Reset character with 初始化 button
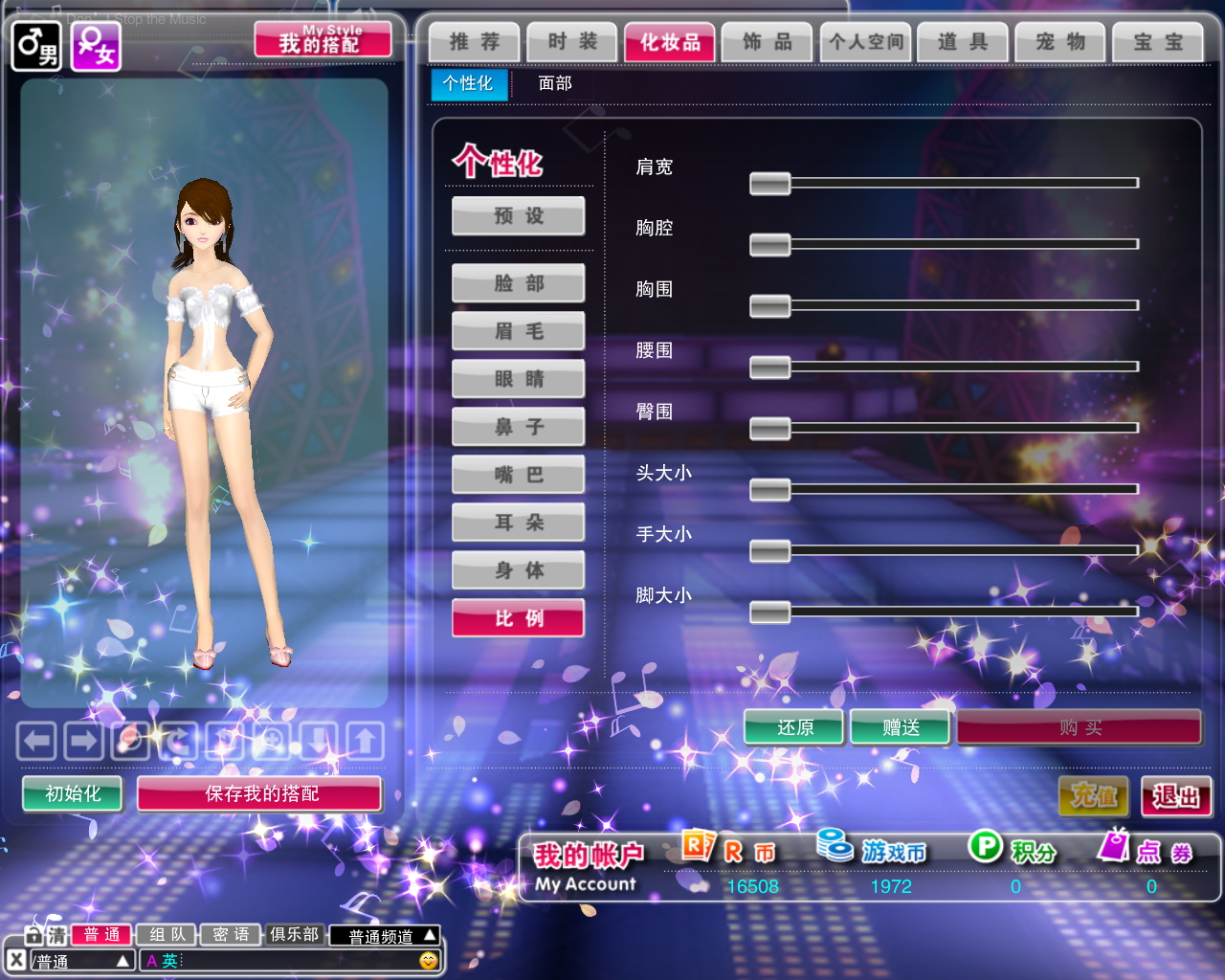The height and width of the screenshot is (980, 1225). (73, 793)
